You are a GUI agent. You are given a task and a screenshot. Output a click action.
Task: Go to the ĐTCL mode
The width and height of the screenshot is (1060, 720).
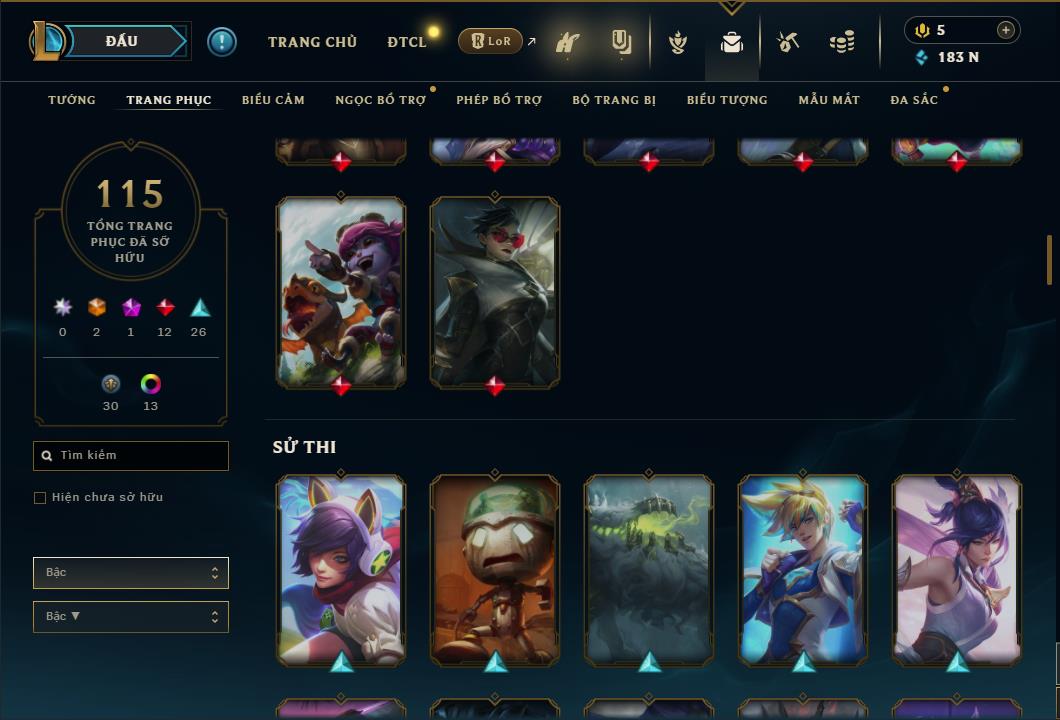pyautogui.click(x=406, y=42)
